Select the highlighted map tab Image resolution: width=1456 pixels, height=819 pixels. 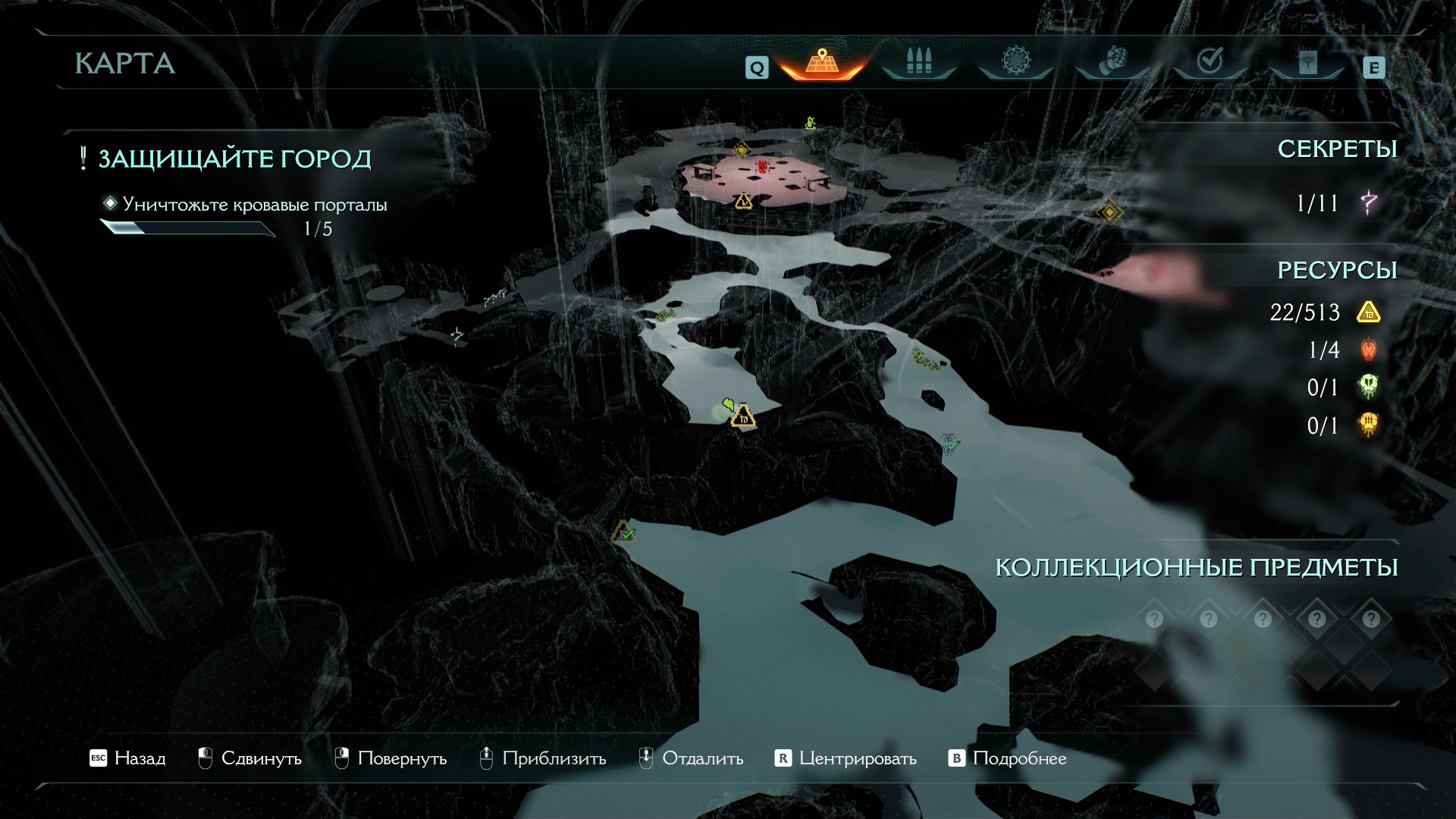(x=821, y=62)
